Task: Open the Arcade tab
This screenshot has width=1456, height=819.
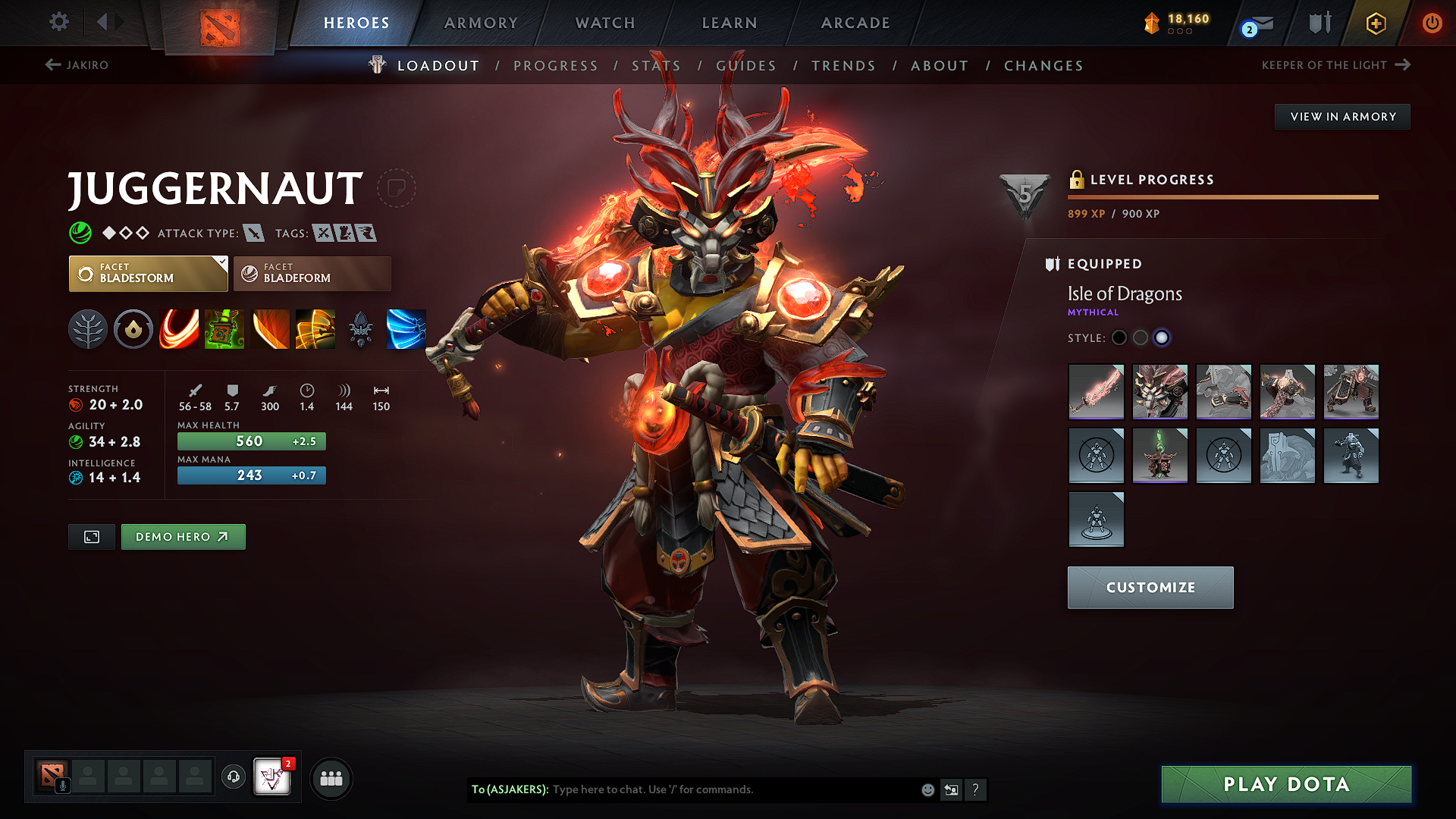Action: coord(855,23)
